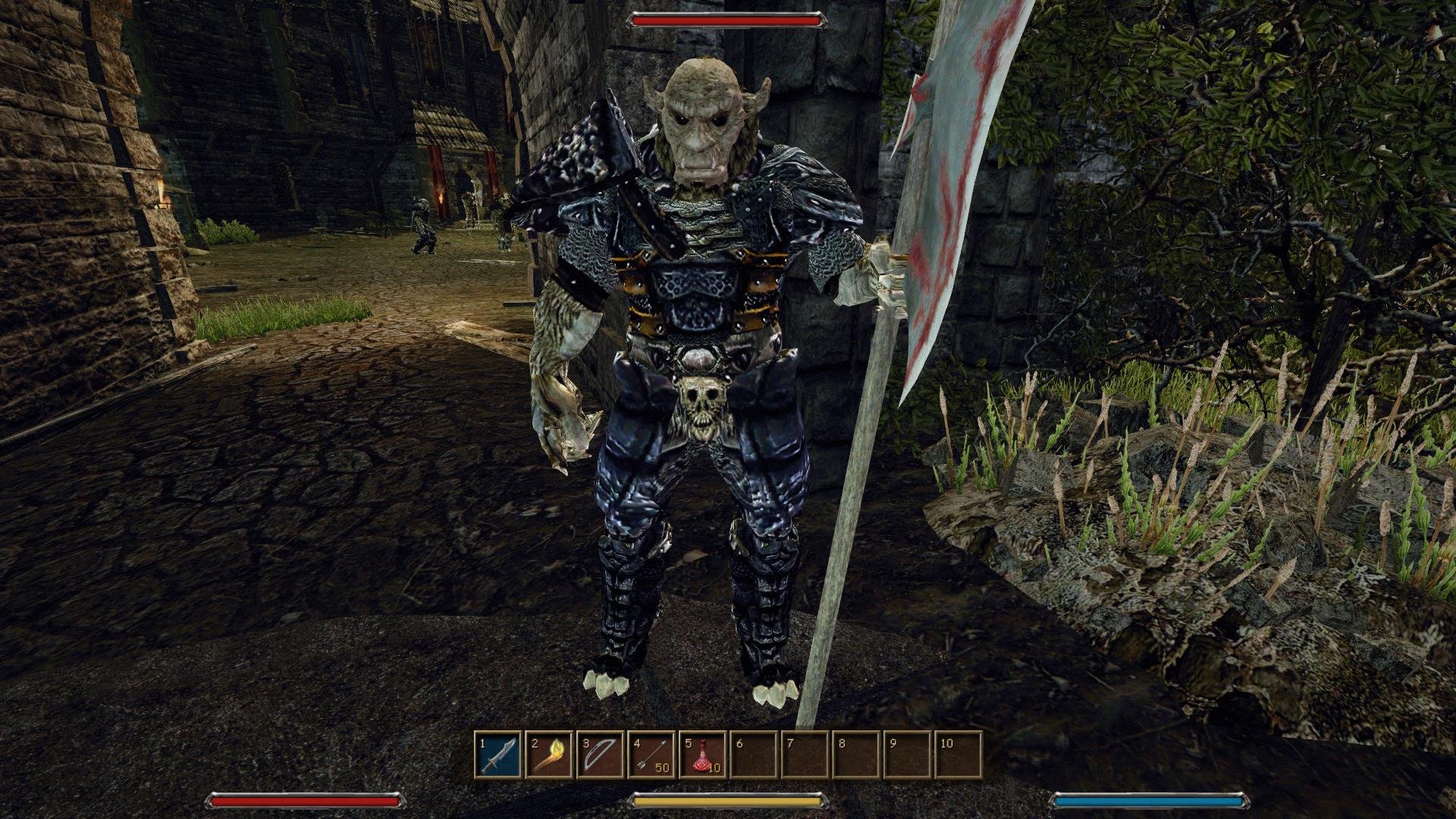Use the red healing potion slot
This screenshot has height=819, width=1456.
703,755
